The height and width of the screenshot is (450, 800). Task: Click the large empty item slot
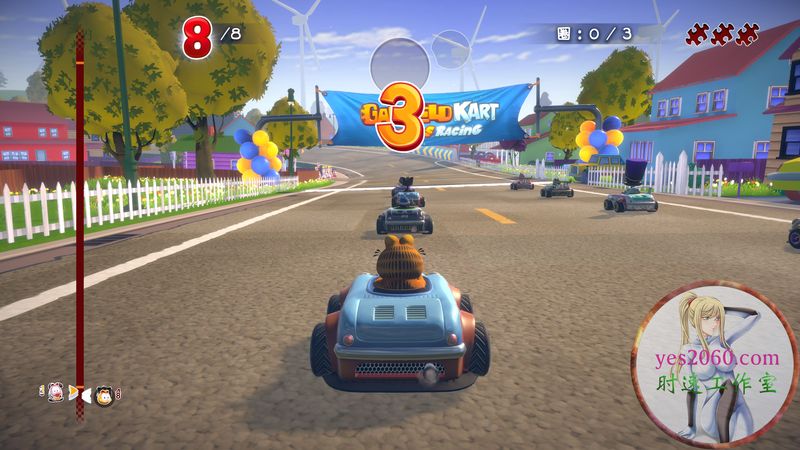click(400, 66)
